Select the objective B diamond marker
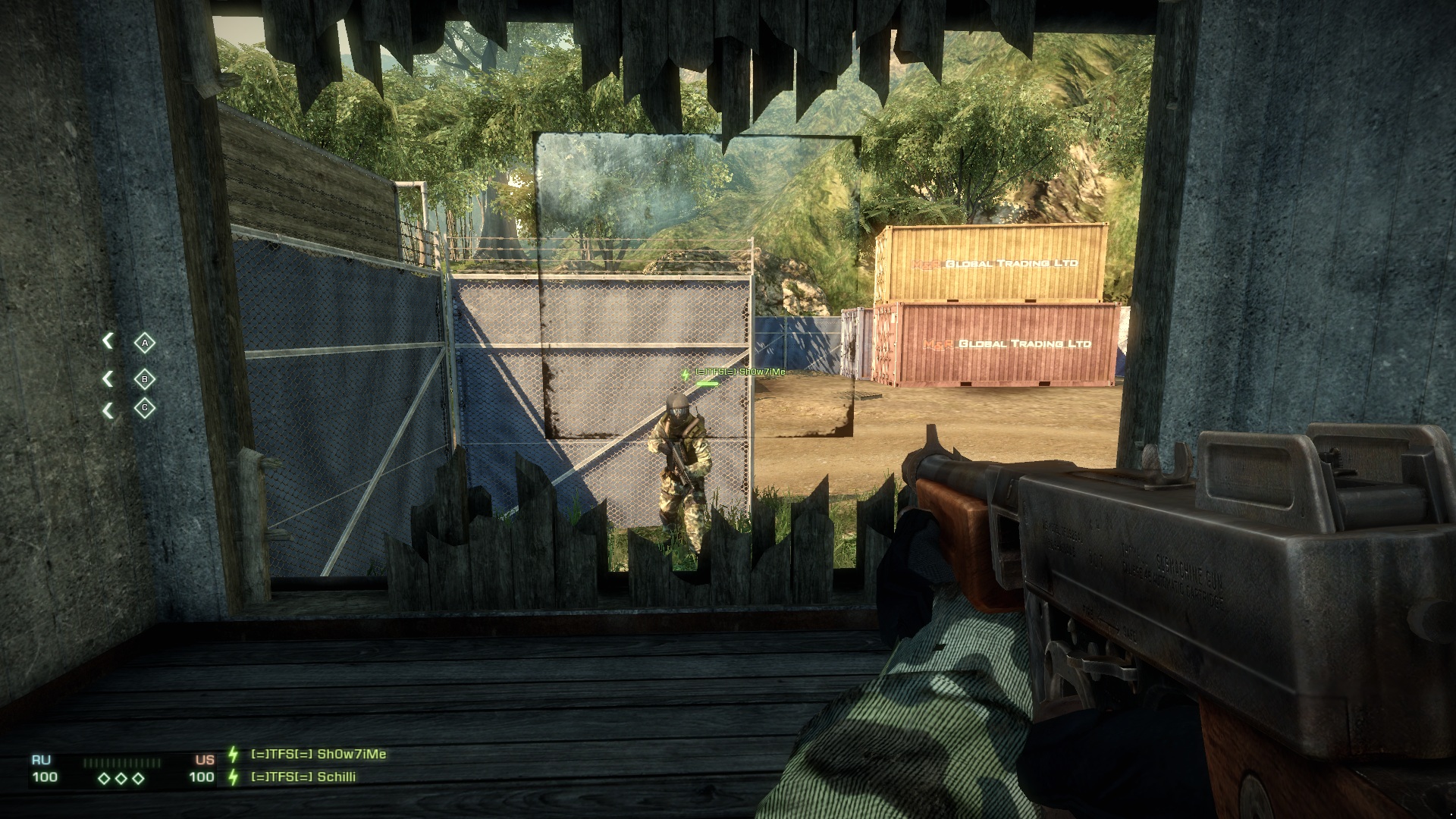Viewport: 1456px width, 819px height. 144,379
